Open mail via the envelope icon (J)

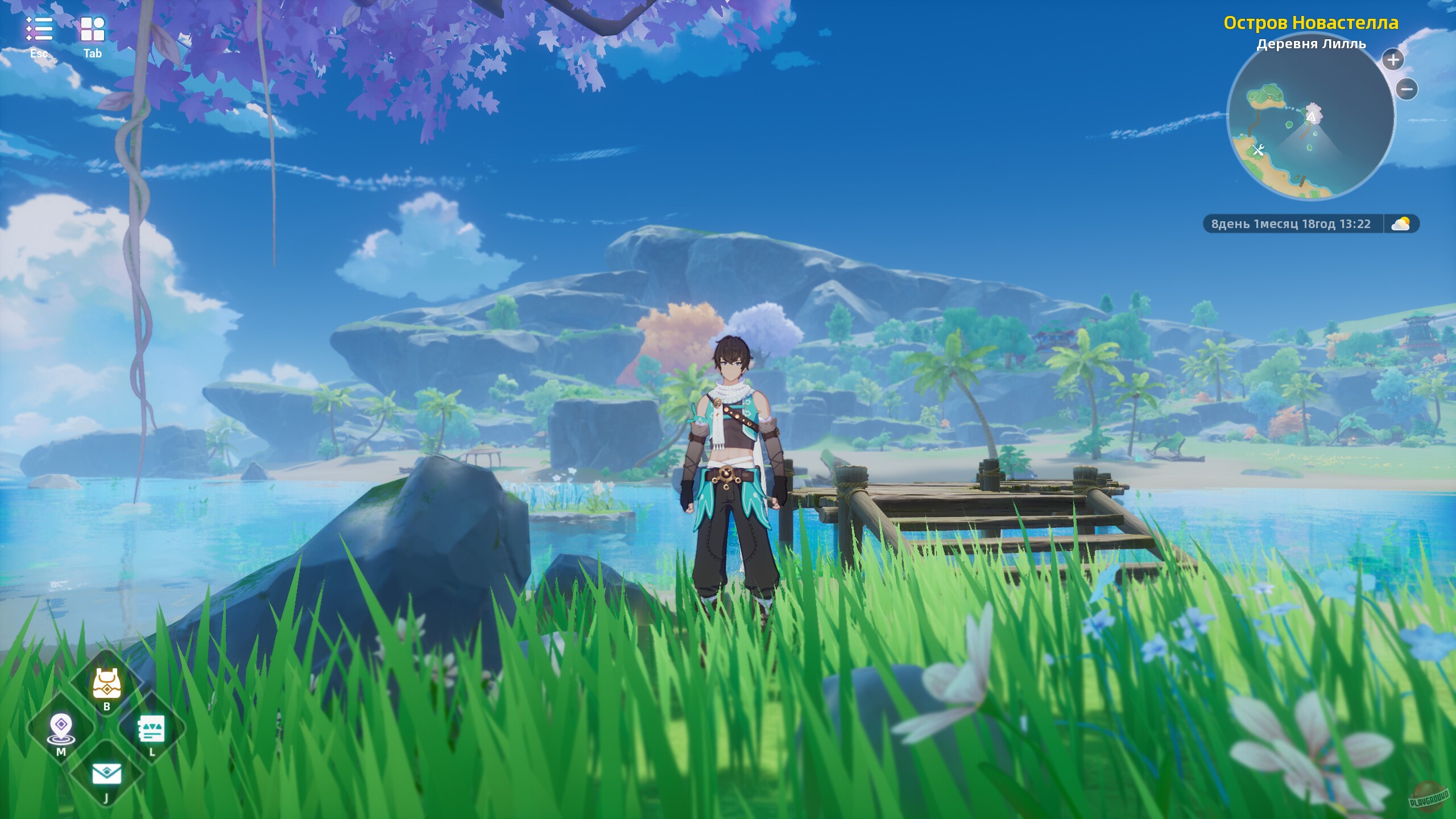coord(107,774)
